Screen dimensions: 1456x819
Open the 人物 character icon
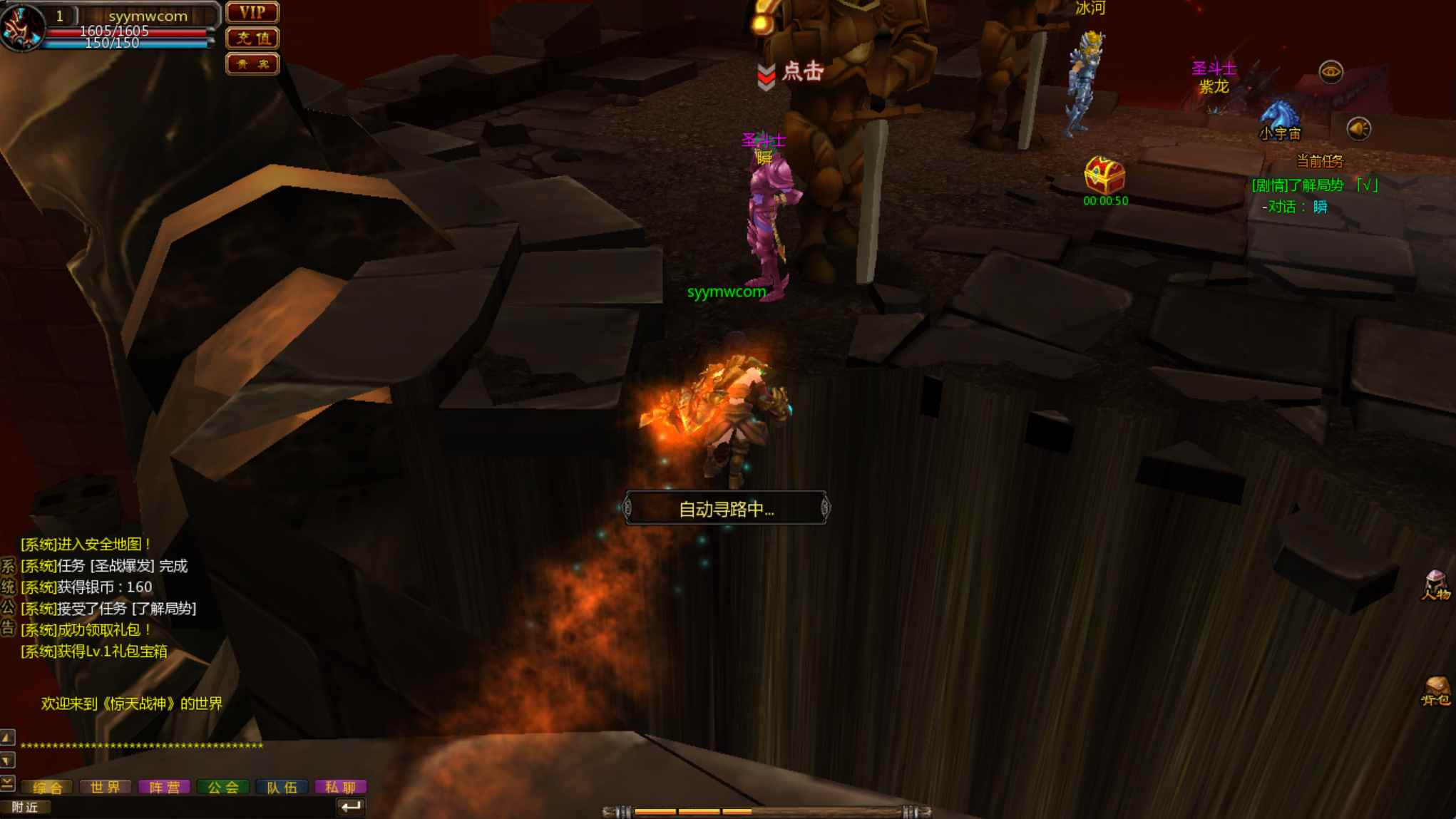tap(1435, 585)
